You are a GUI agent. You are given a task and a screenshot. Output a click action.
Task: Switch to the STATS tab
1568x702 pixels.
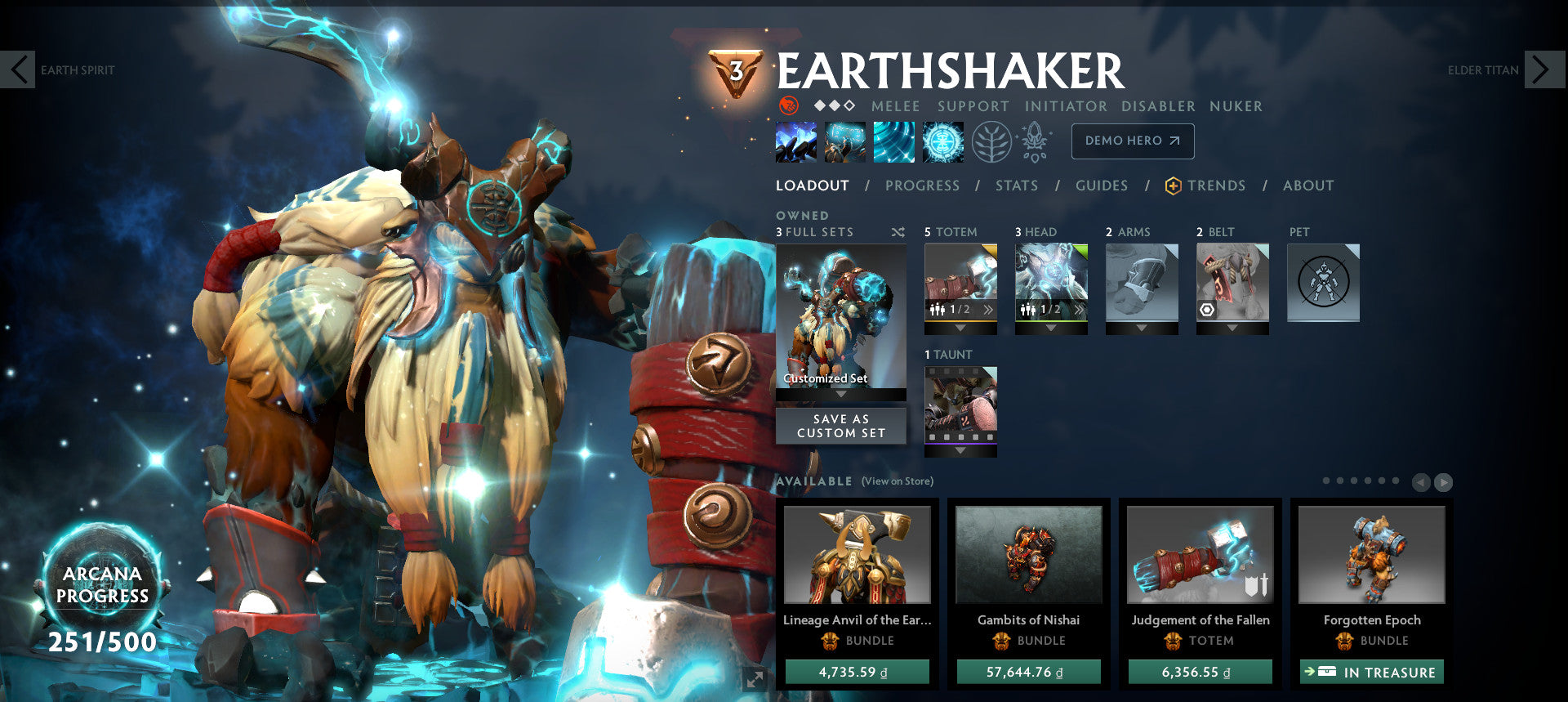(x=1015, y=186)
